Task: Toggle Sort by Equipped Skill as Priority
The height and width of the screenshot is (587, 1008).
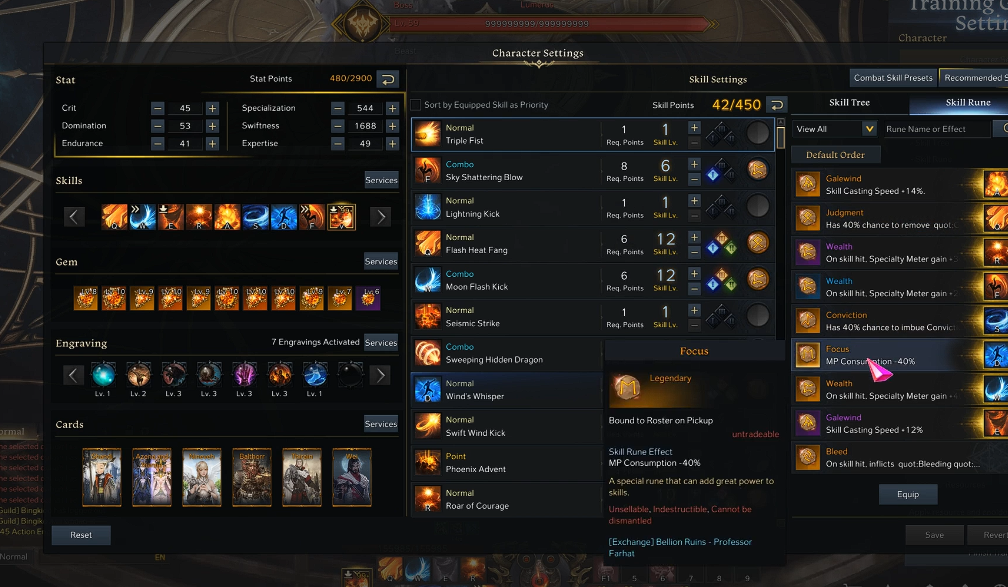Action: 416,105
